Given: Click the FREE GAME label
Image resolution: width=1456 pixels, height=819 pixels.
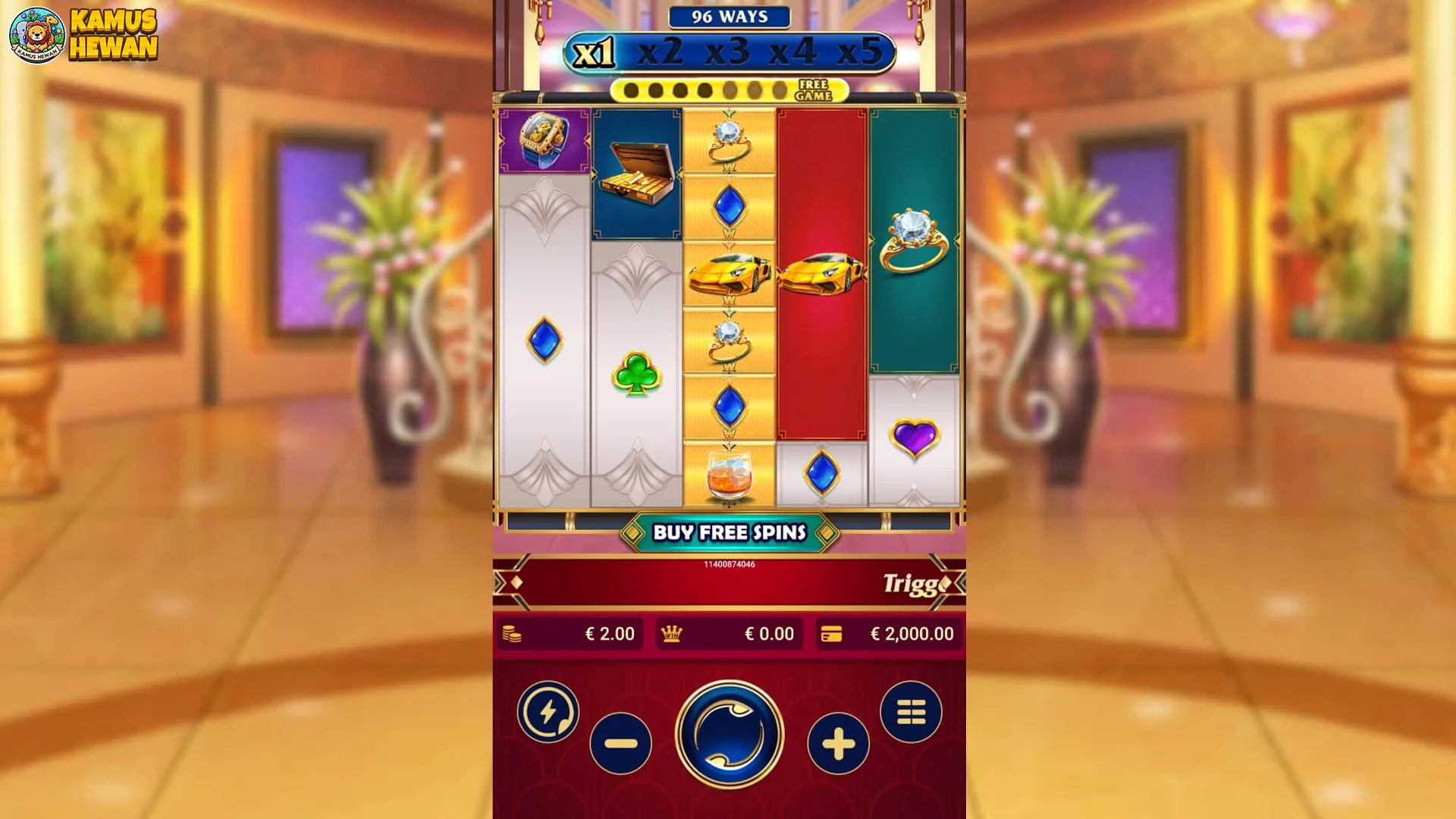Looking at the screenshot, I should [x=813, y=91].
